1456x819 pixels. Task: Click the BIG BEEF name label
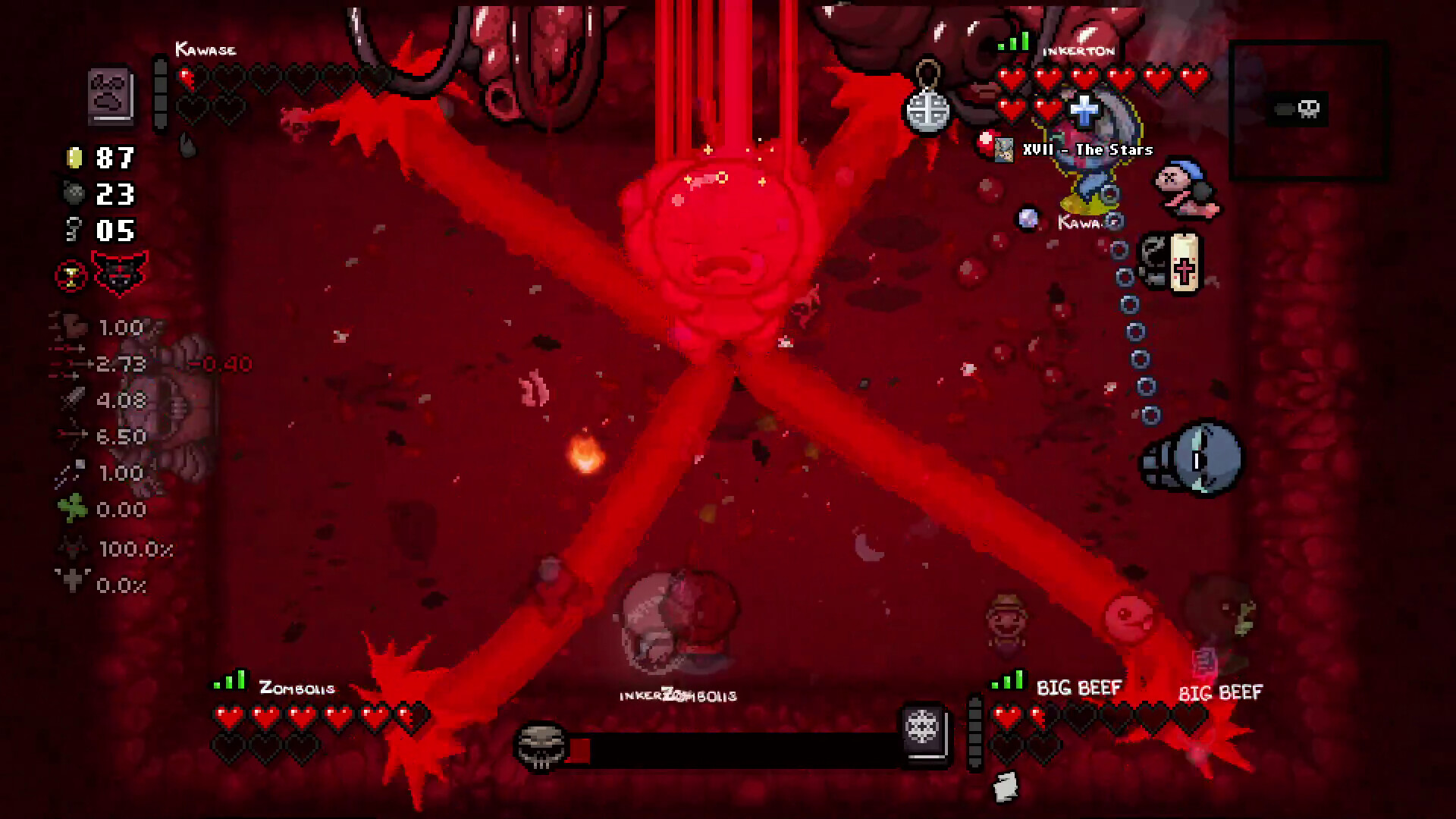(x=1078, y=689)
